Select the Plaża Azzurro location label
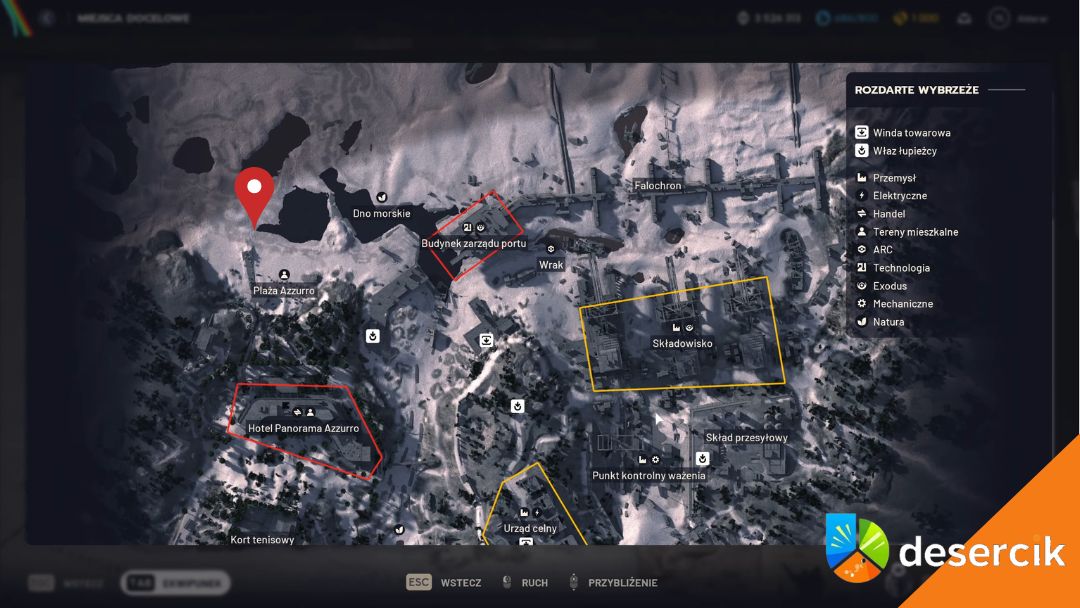1080x608 pixels. (284, 290)
